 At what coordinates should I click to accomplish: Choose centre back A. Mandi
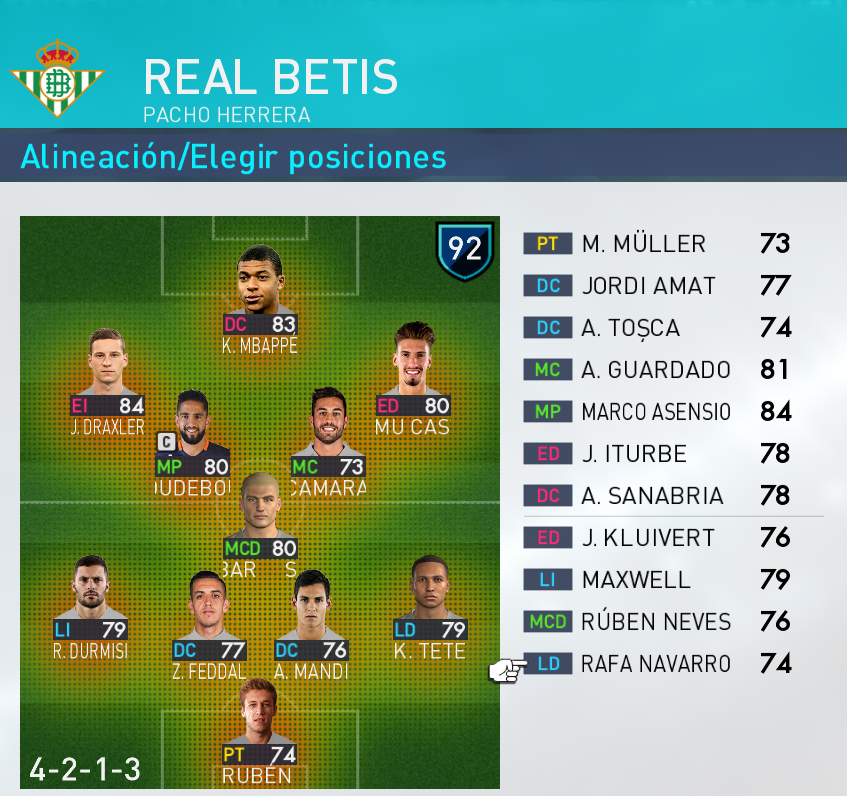coord(310,616)
